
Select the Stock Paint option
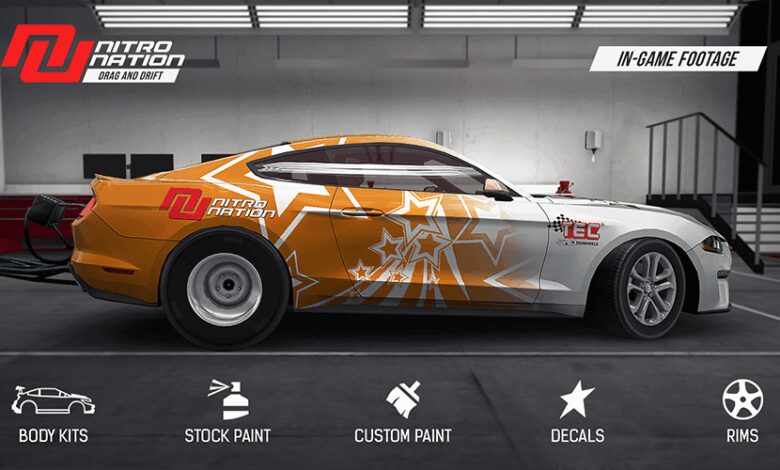point(227,412)
